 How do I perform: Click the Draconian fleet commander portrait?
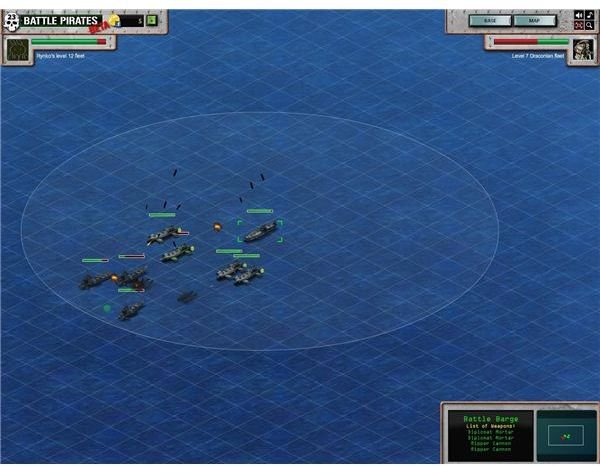(584, 49)
